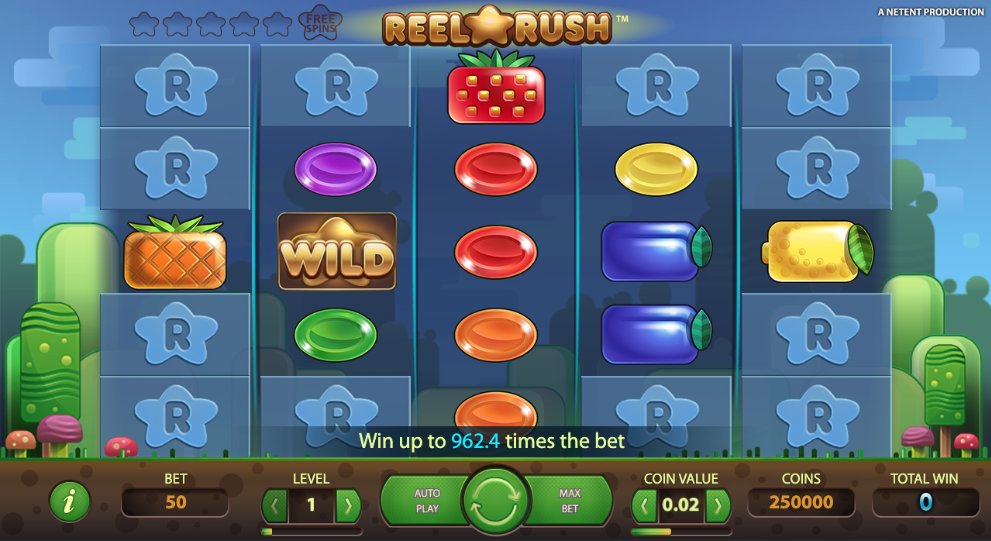The height and width of the screenshot is (541, 991).
Task: Start Auto Play
Action: (x=427, y=501)
